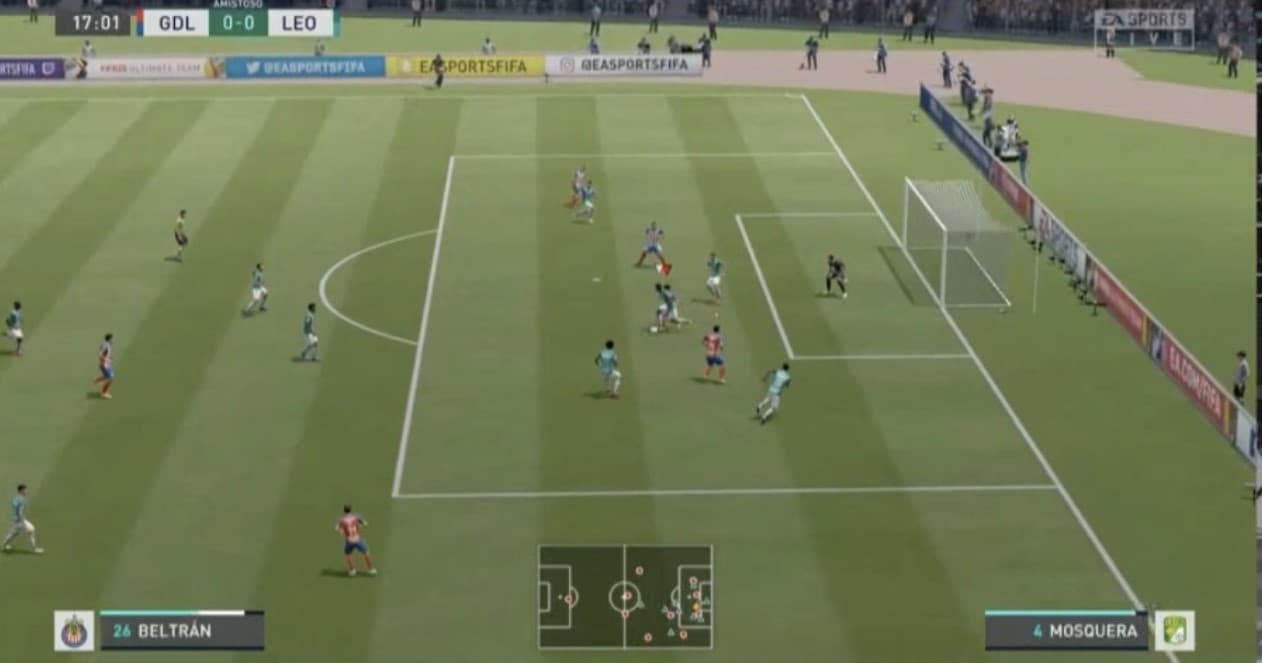
Task: Click the EA Sports Live logo
Action: pyautogui.click(x=1144, y=29)
